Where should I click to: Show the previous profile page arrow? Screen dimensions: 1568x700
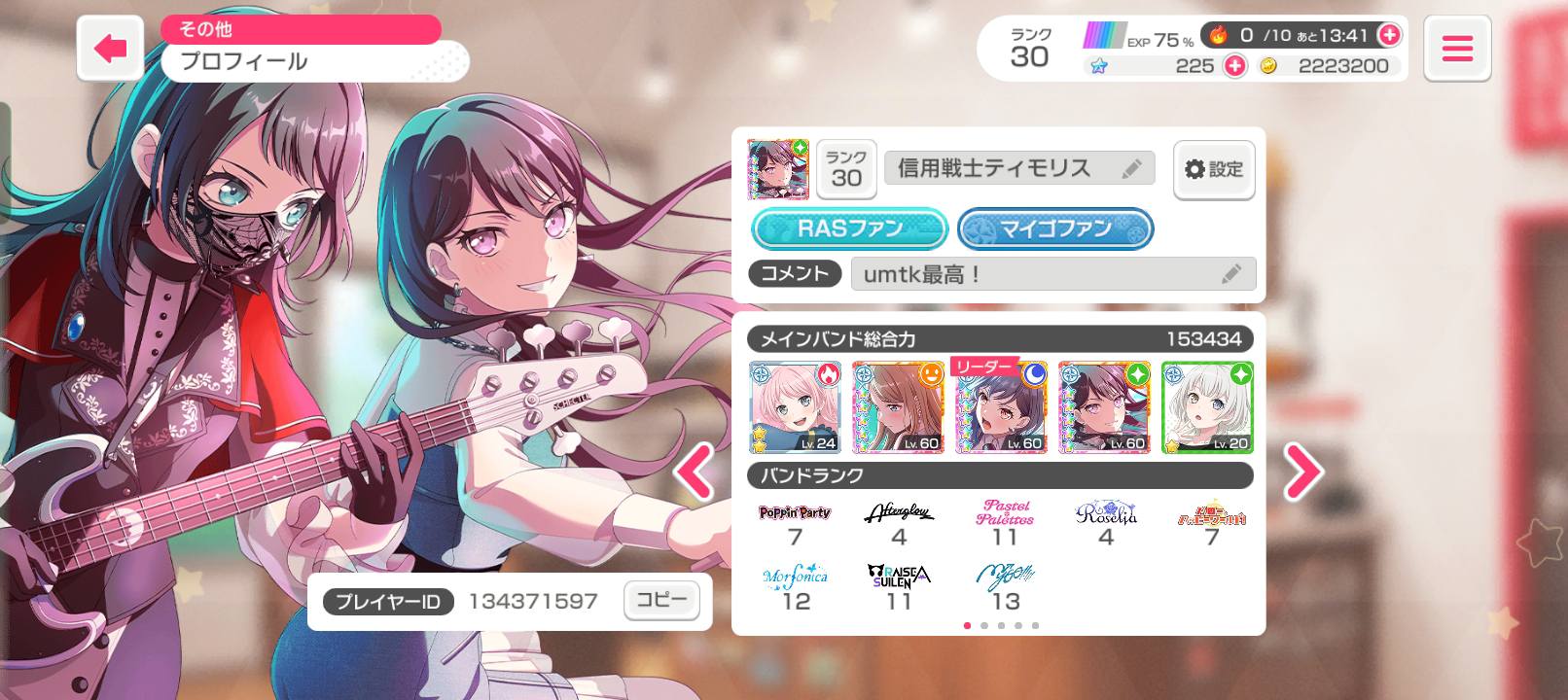click(x=695, y=472)
